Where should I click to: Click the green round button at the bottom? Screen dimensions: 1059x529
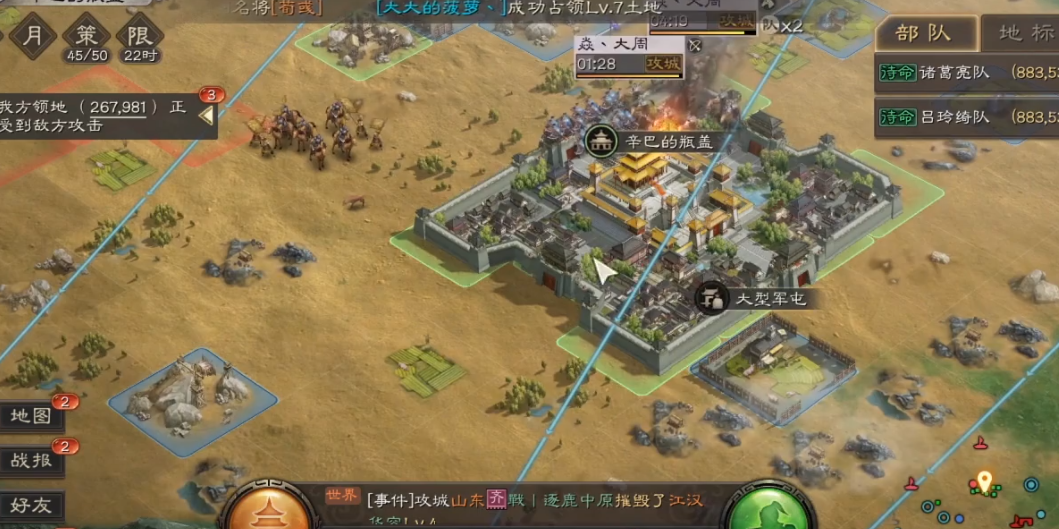coord(768,512)
